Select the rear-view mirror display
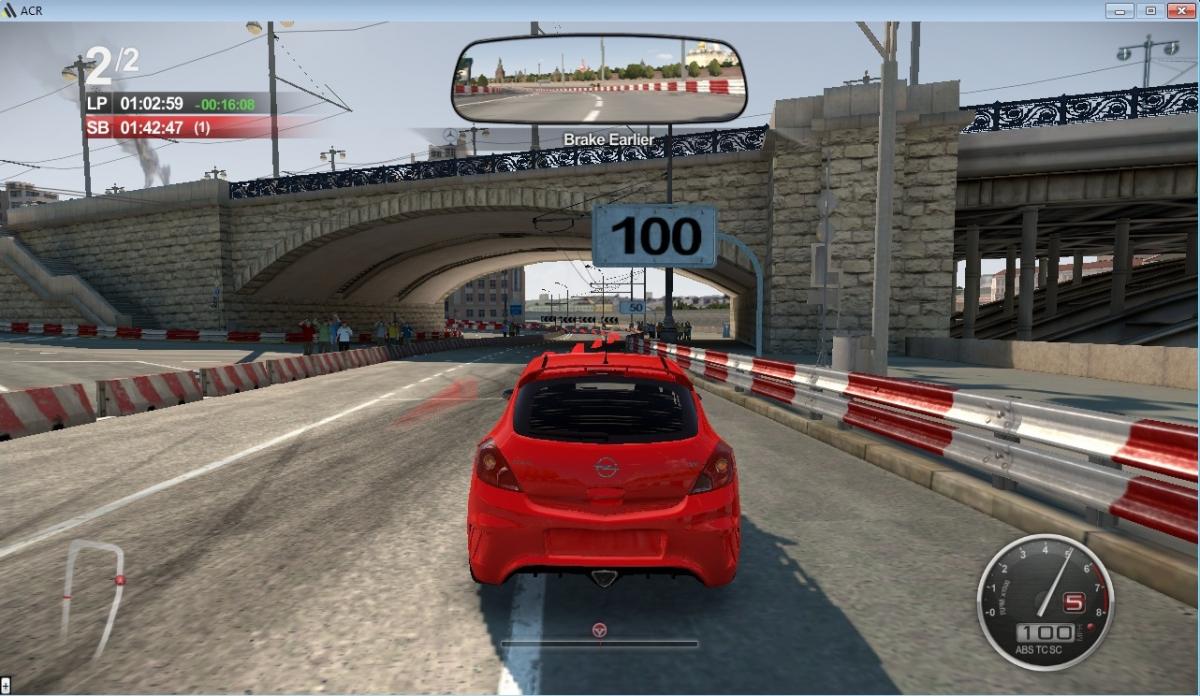This screenshot has width=1200, height=696. 600,78
